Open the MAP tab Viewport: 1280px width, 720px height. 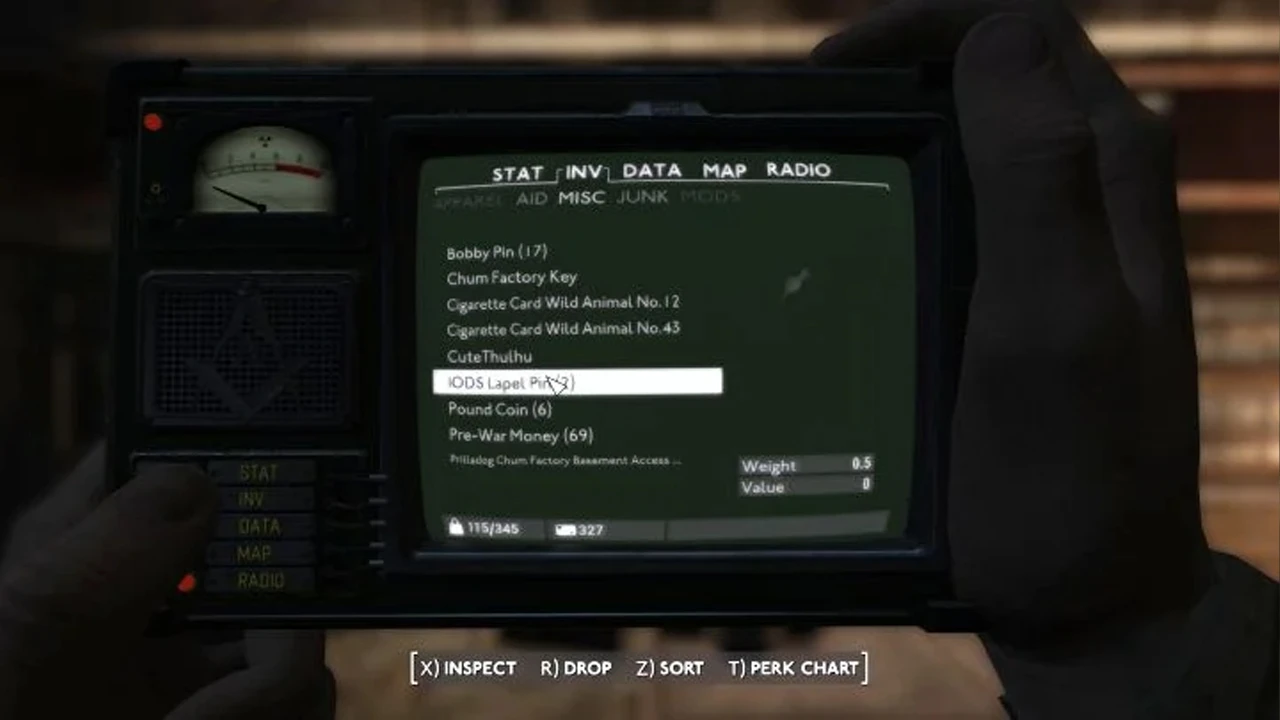coord(723,171)
